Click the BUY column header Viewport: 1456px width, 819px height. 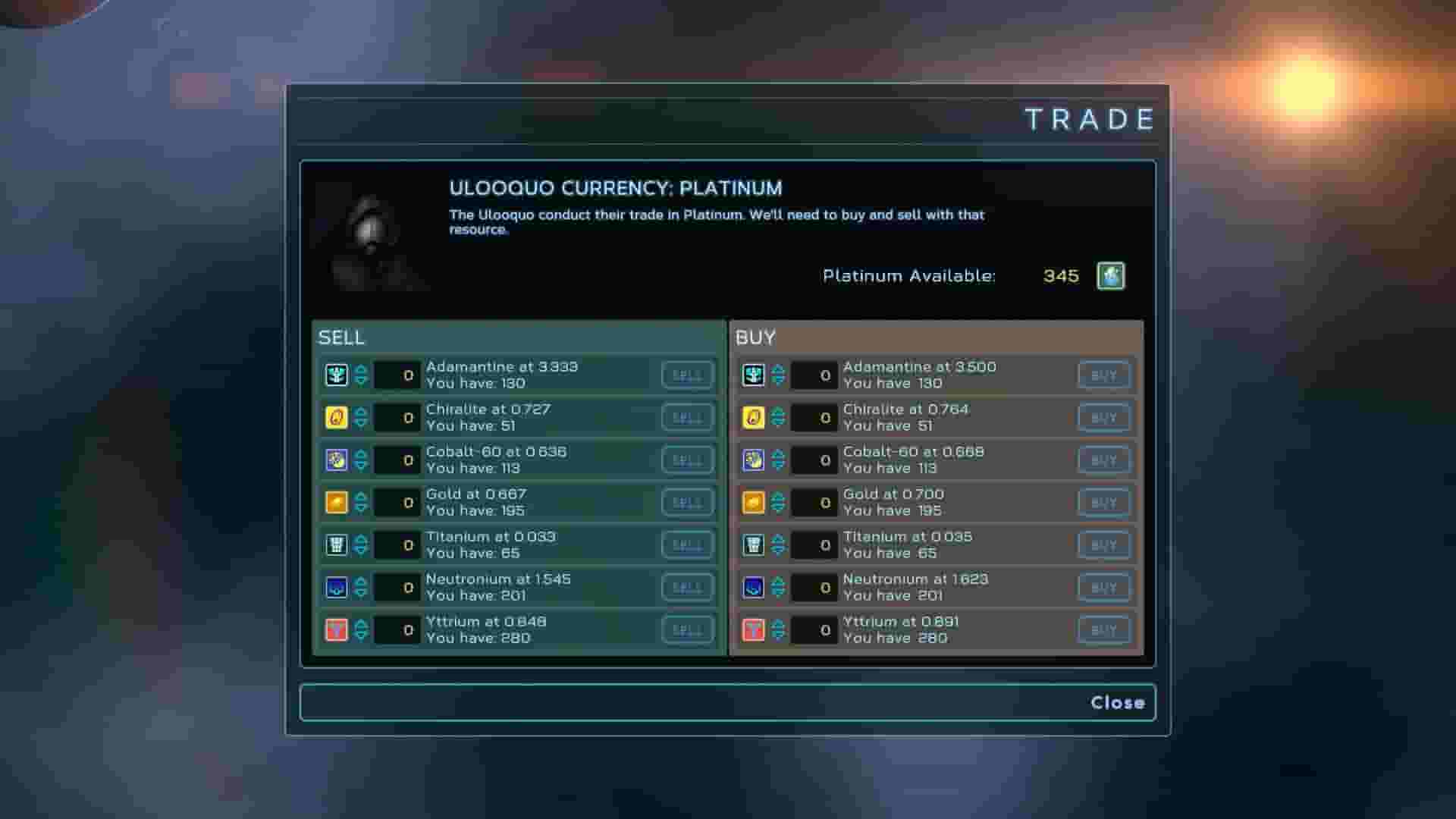tap(753, 337)
